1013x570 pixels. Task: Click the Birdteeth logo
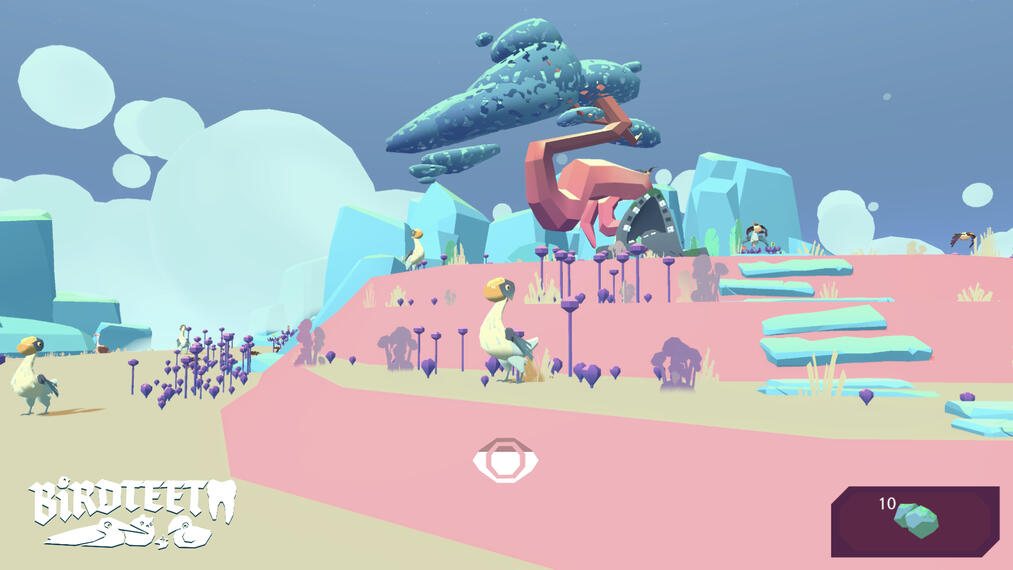132,511
